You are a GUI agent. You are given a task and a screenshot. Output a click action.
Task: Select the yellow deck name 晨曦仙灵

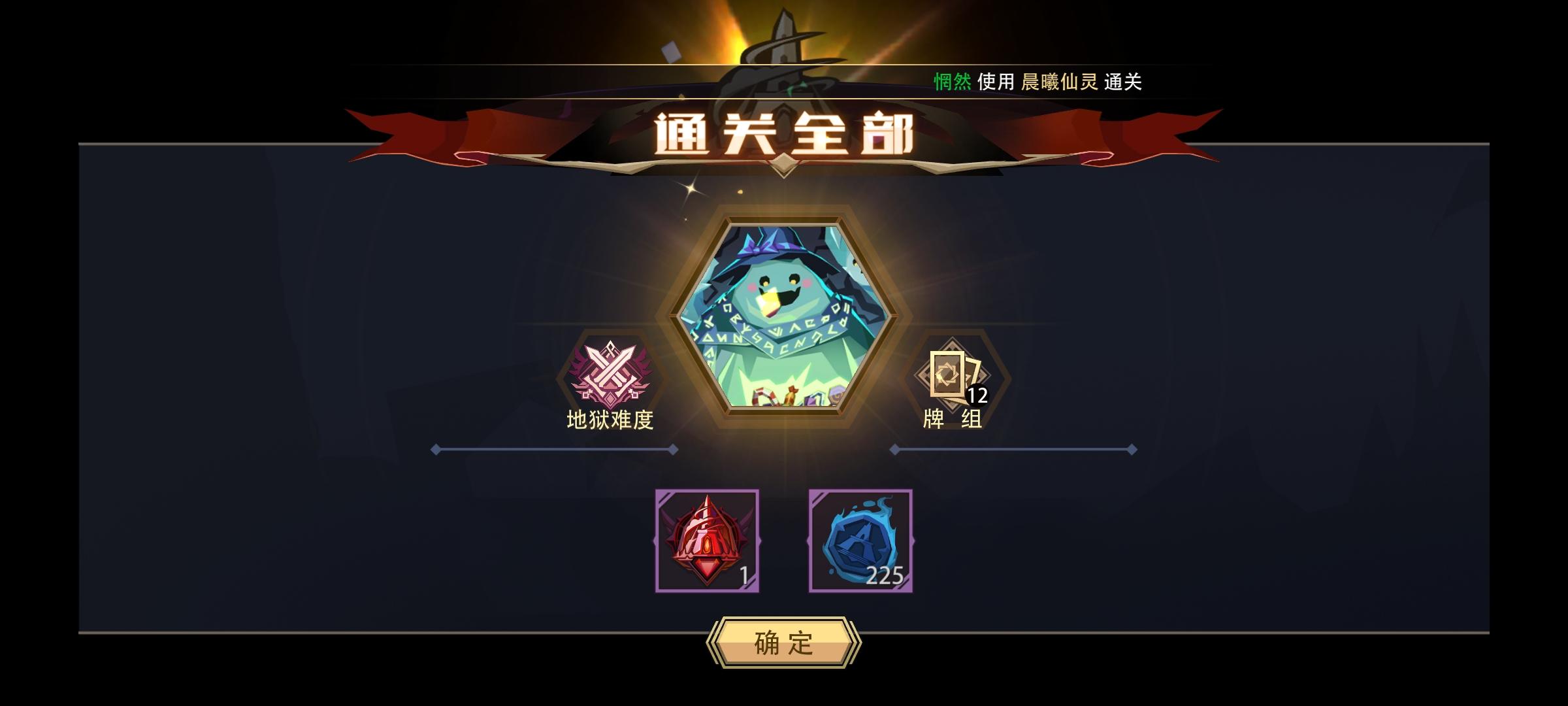click(1060, 83)
